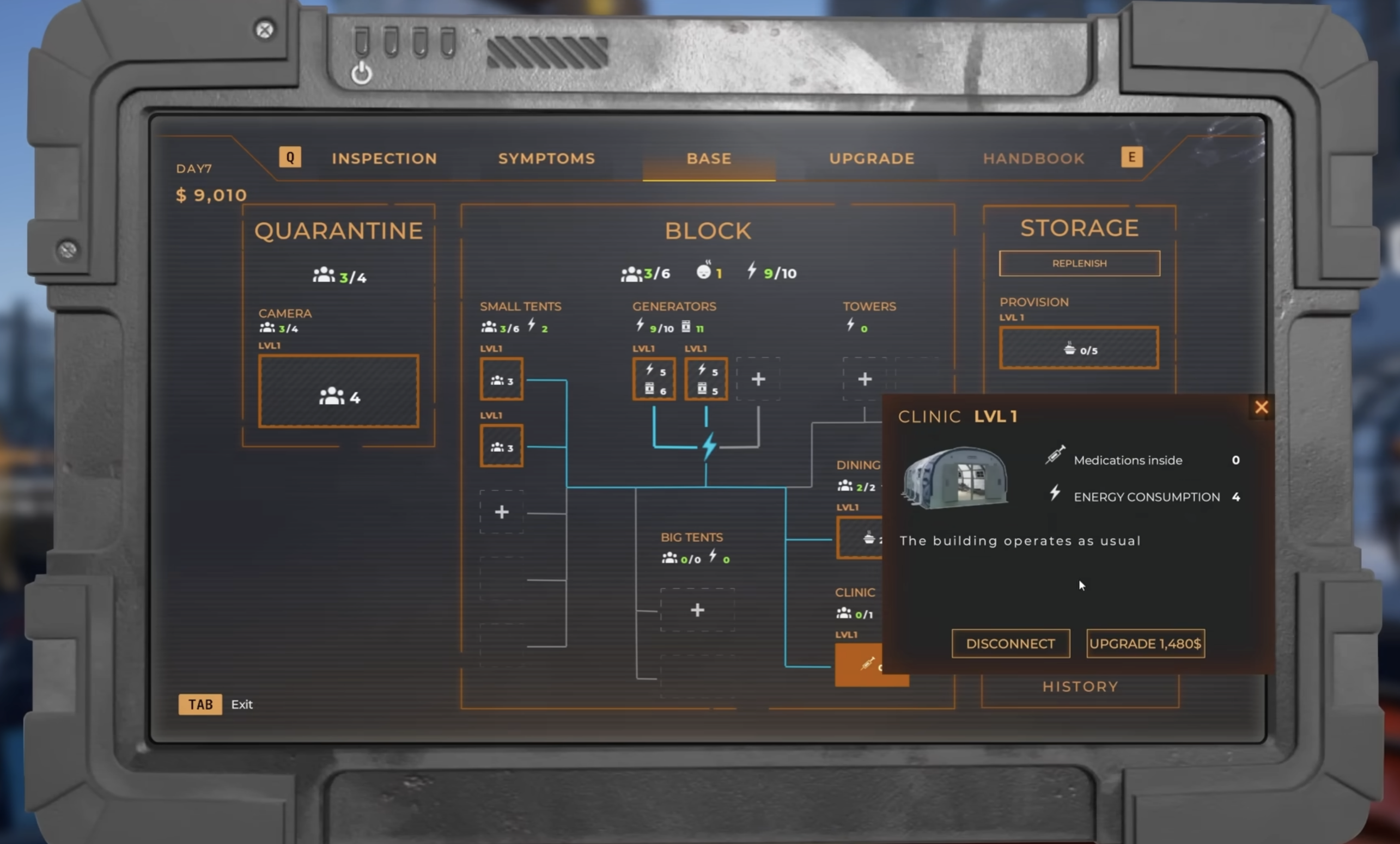Add a big tent

[x=697, y=610]
